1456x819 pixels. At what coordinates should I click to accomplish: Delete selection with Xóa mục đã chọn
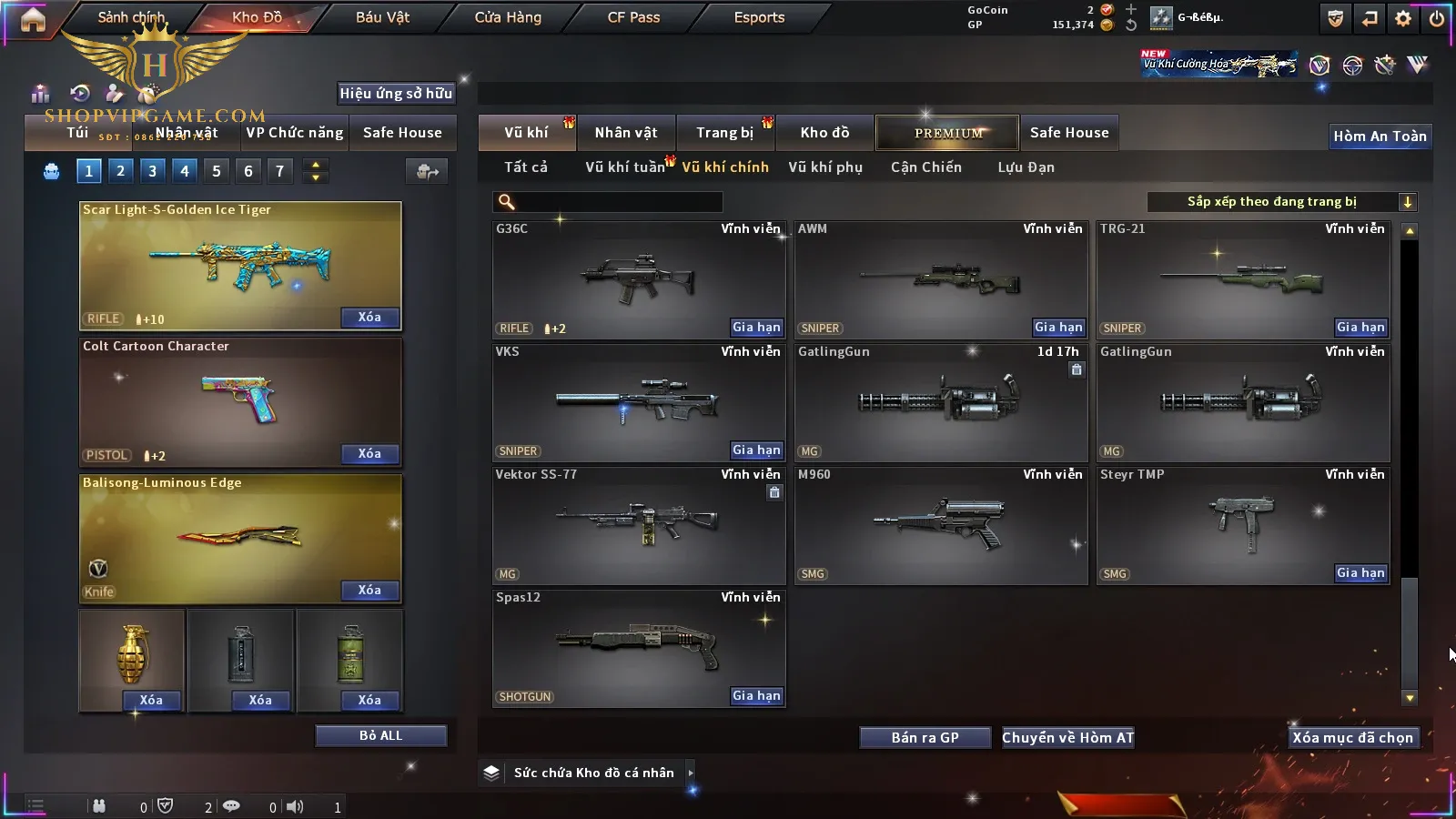point(1353,738)
